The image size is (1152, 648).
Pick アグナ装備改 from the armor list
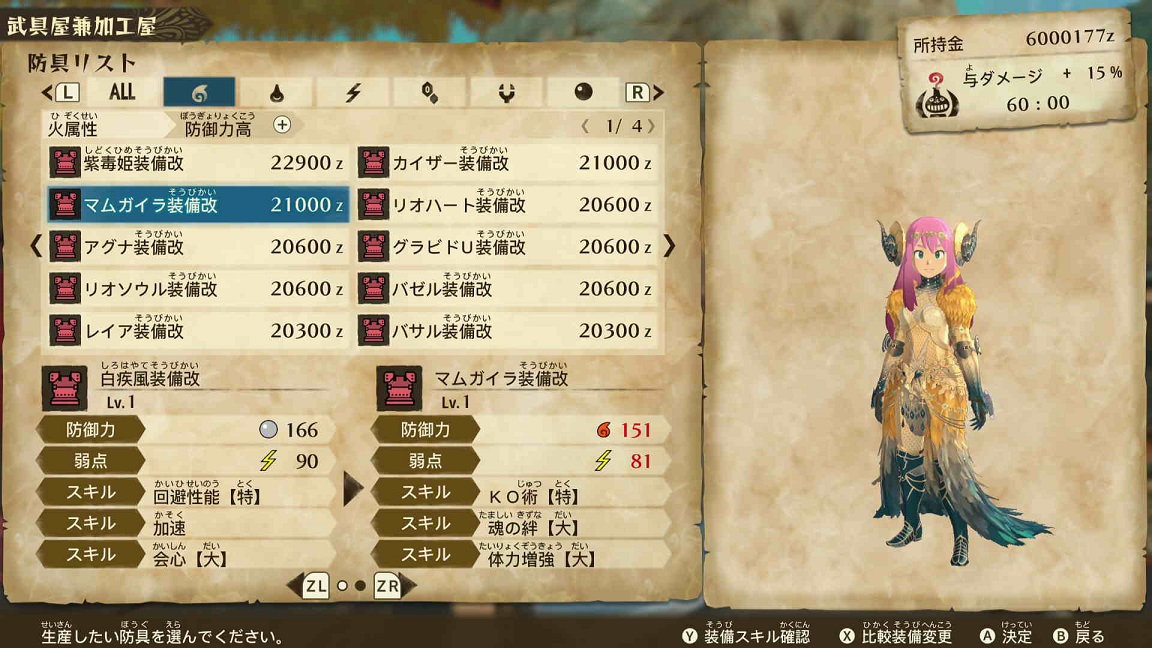(x=198, y=246)
